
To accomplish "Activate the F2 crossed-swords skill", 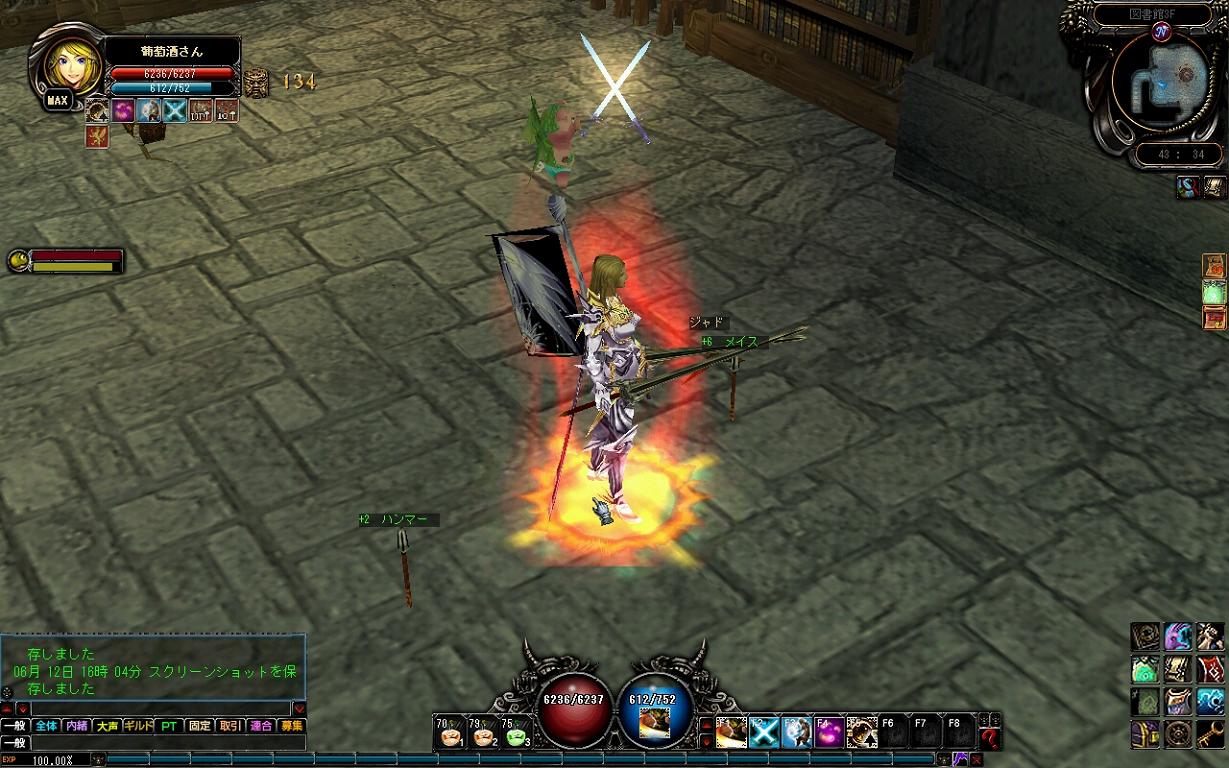I will (x=764, y=734).
